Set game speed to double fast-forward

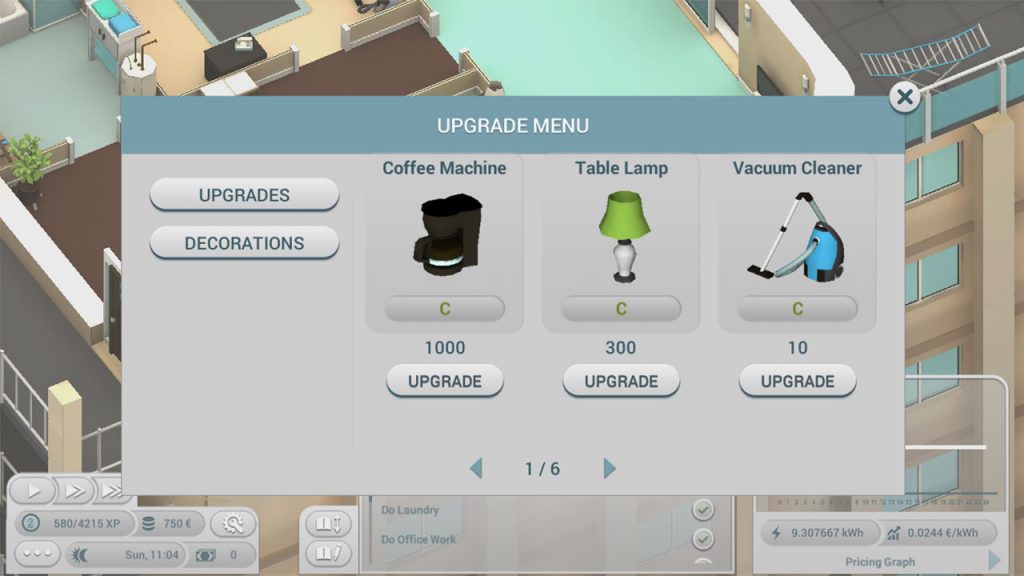click(75, 491)
